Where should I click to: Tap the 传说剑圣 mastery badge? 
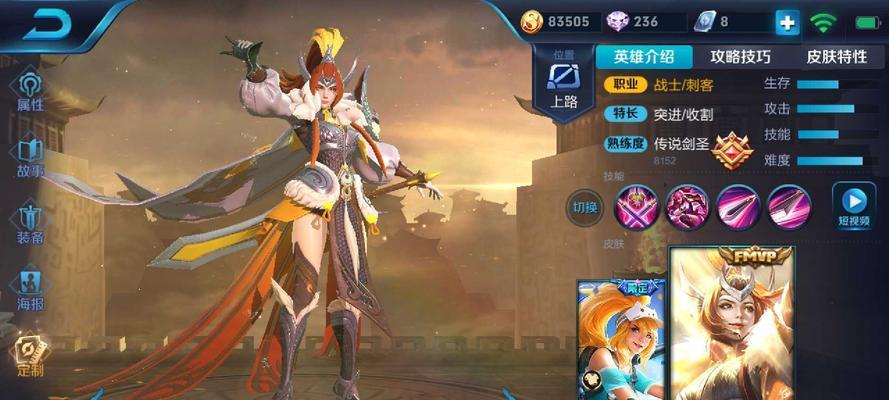coord(731,150)
